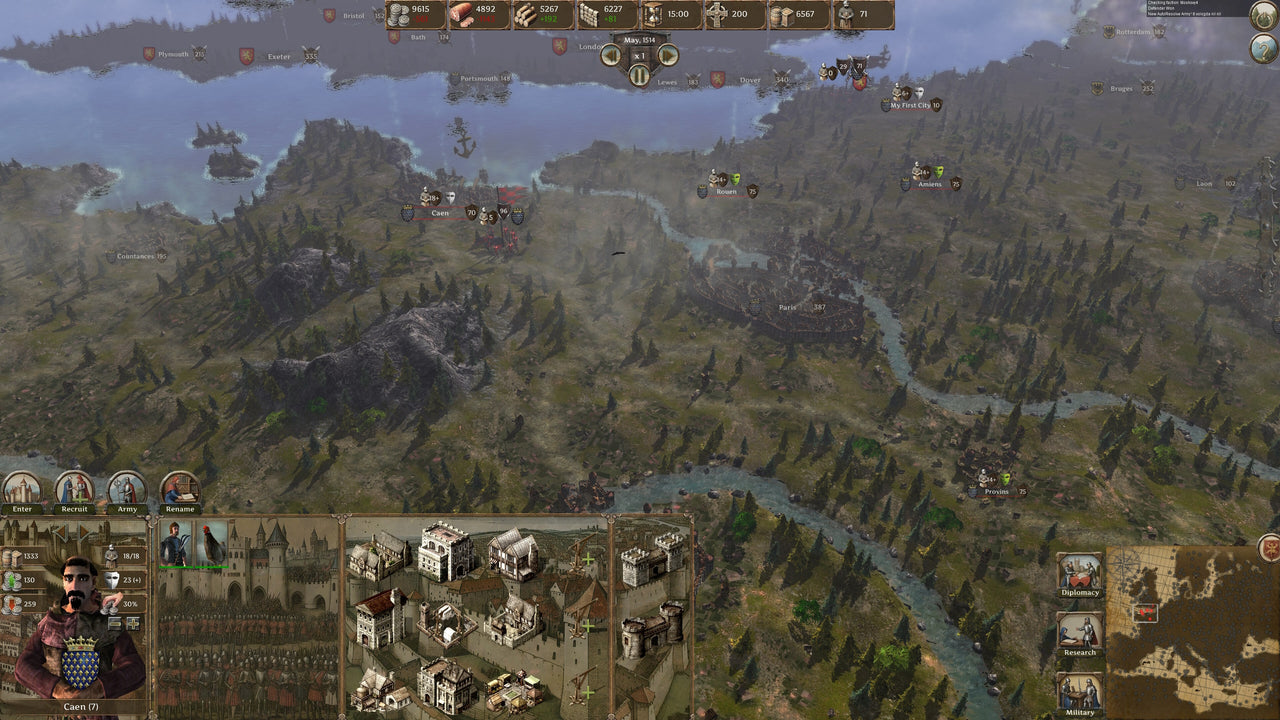Click the plus button beside the 30% rate
This screenshot has height=720, width=1280.
pos(133,625)
